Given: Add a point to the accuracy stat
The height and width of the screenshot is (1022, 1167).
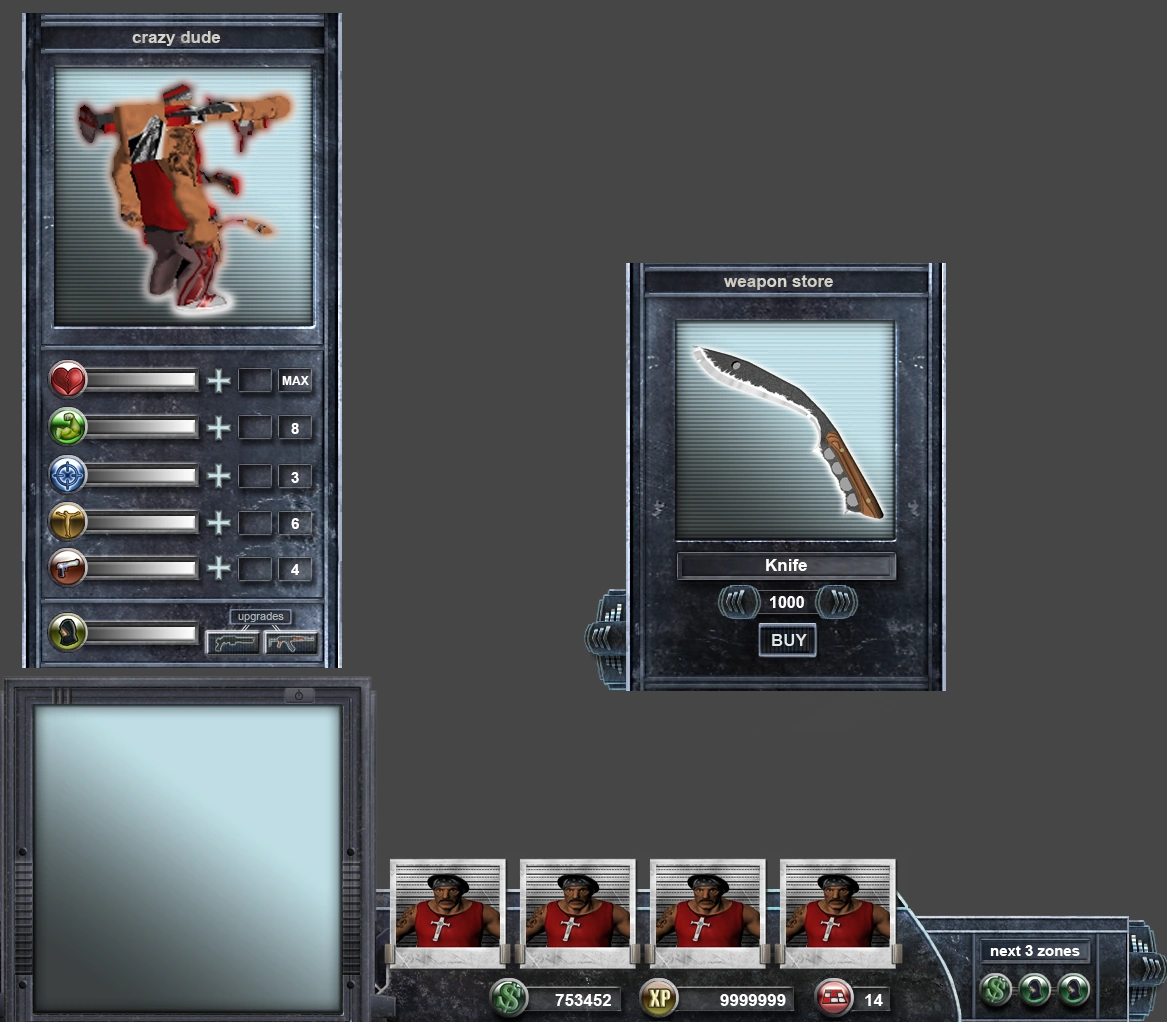Looking at the screenshot, I should point(218,477).
